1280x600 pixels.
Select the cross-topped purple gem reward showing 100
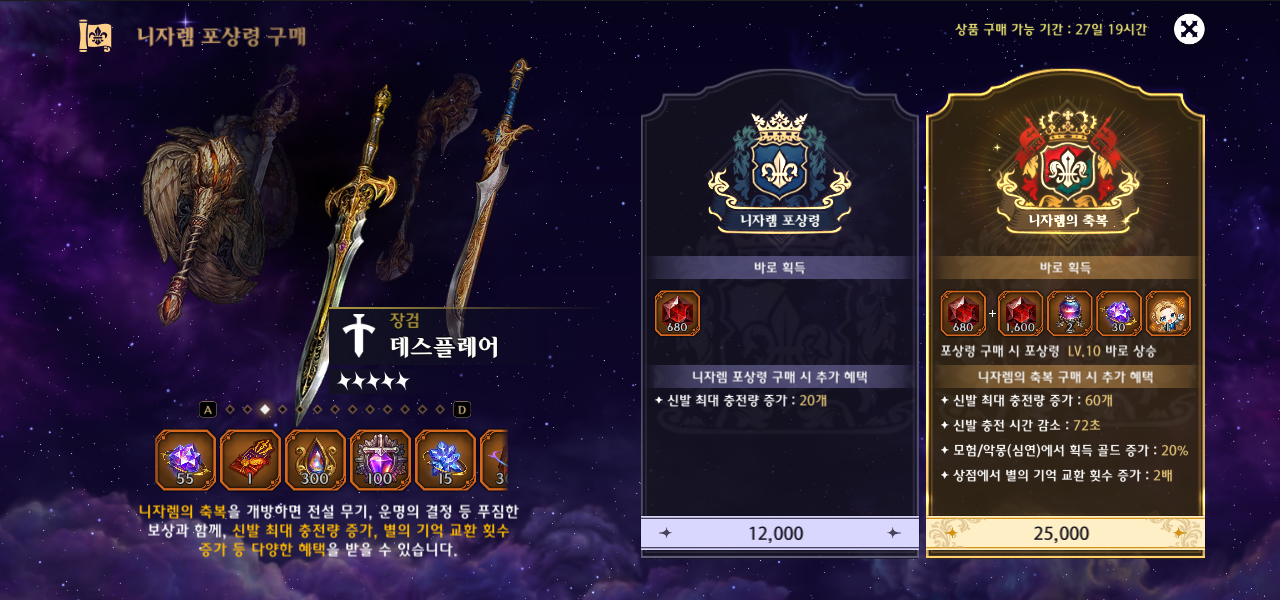380,460
